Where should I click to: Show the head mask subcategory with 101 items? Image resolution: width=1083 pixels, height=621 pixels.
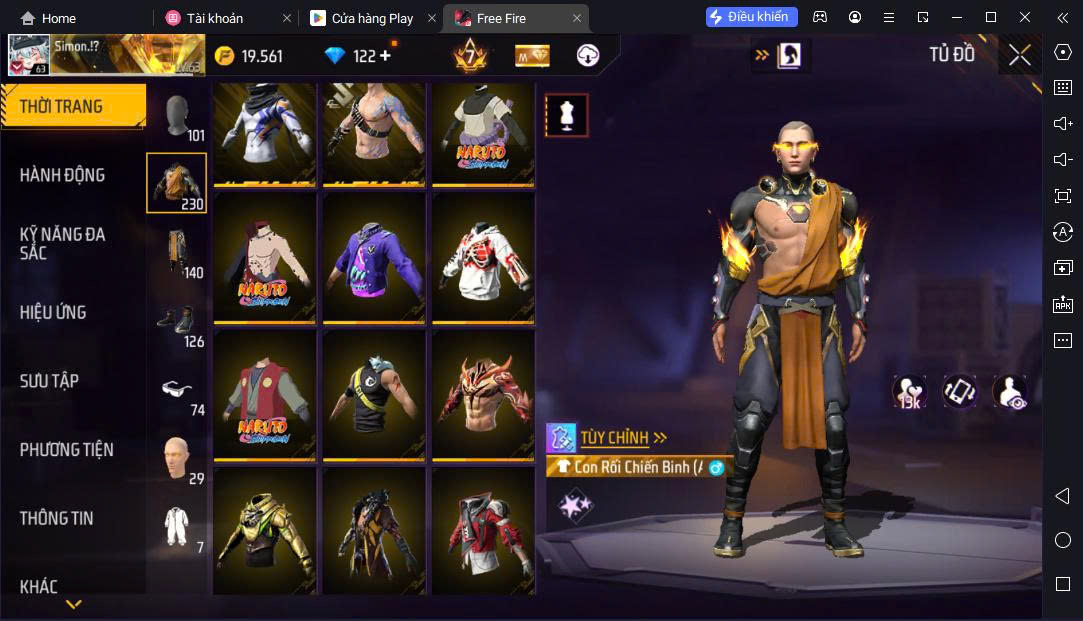pos(178,119)
